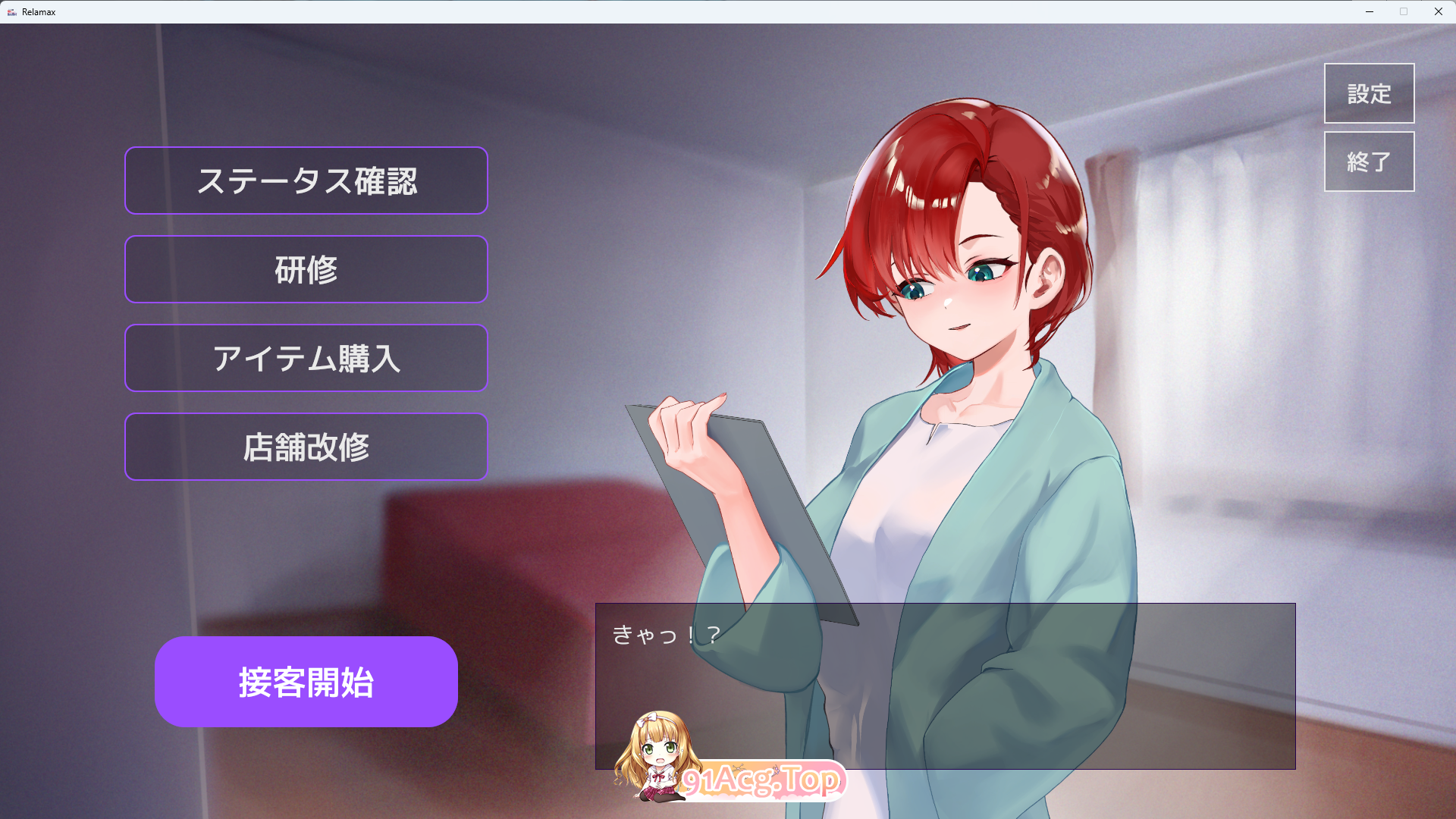Click the Relamax app icon in title bar
This screenshot has height=819, width=1456.
click(x=12, y=11)
